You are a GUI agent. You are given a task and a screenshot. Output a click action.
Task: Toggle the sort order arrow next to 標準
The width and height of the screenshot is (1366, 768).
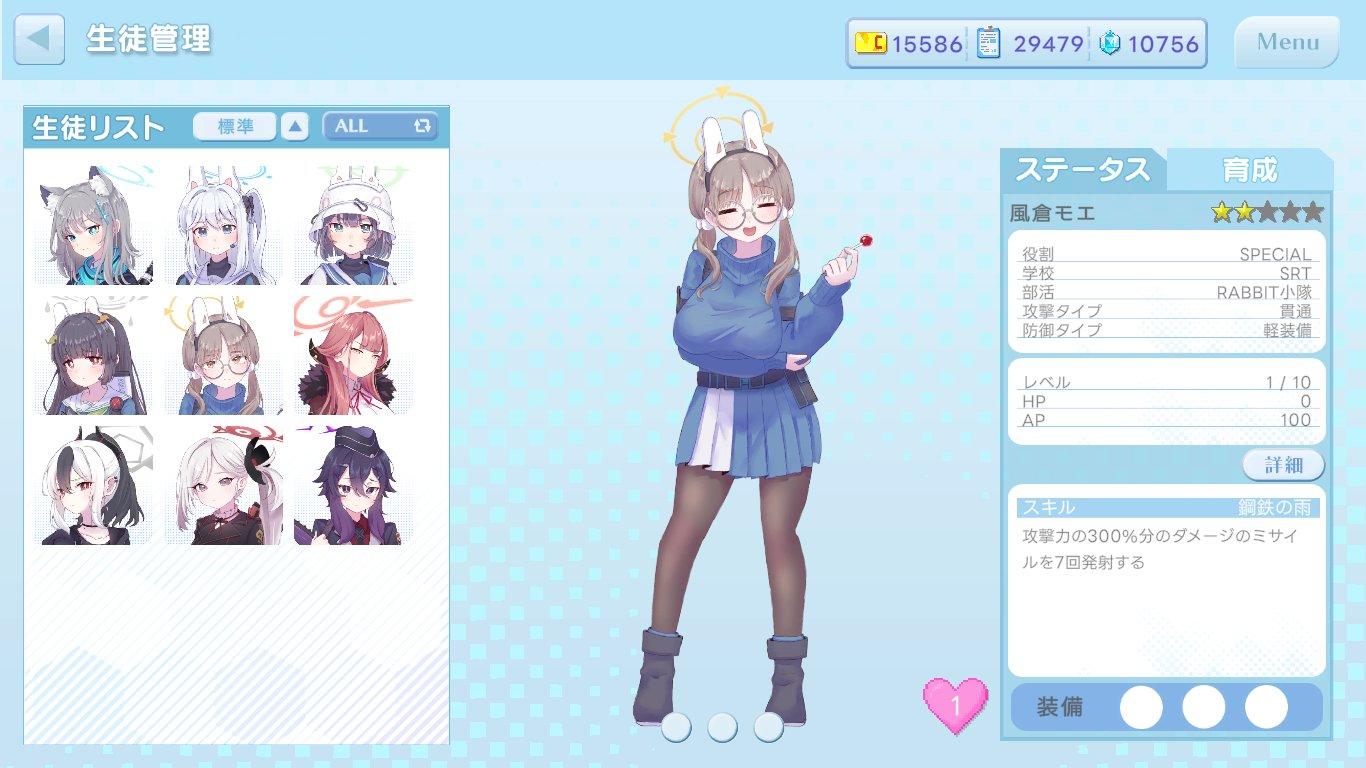point(294,127)
